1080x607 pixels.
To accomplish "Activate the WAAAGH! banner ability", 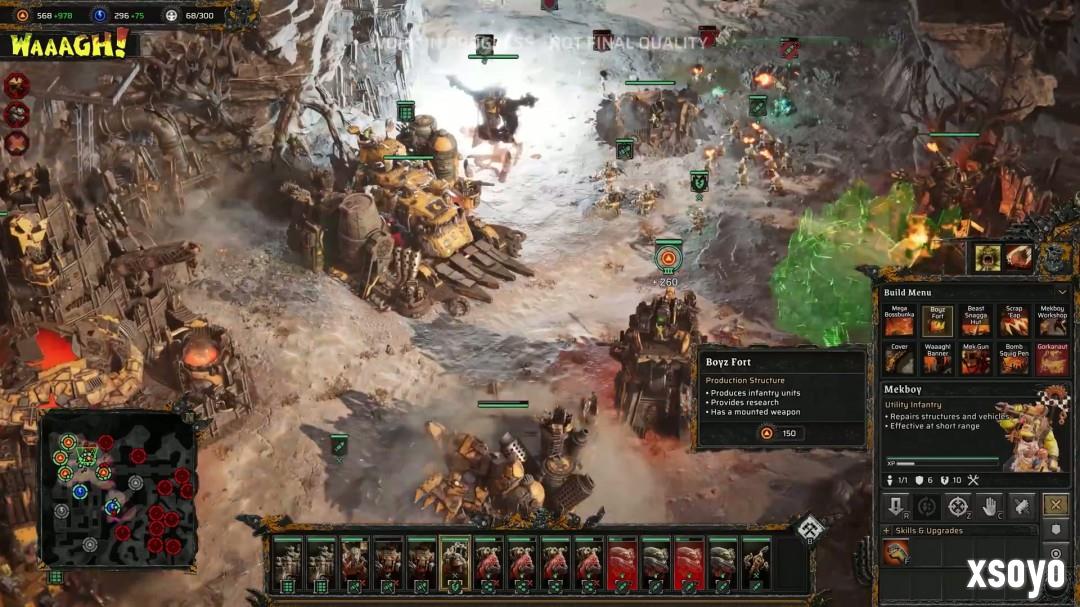I will 69,45.
